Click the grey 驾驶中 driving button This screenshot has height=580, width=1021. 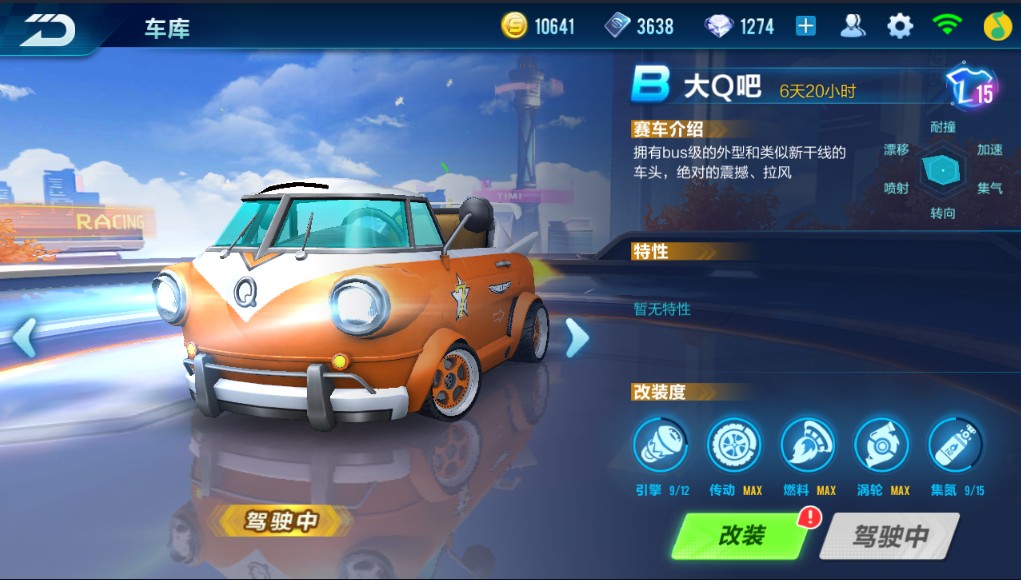click(x=889, y=536)
